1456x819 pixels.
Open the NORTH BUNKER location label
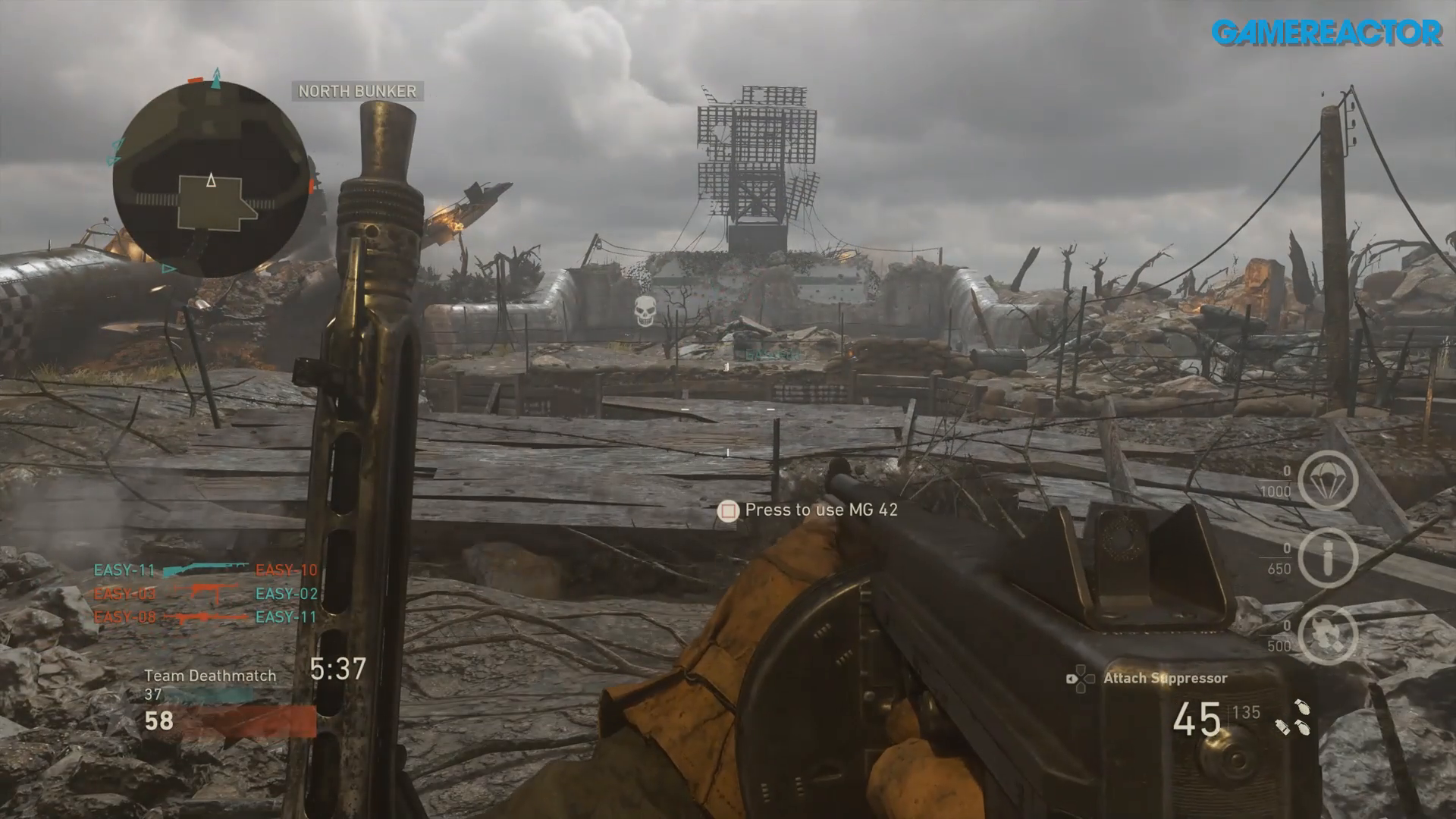[356, 92]
